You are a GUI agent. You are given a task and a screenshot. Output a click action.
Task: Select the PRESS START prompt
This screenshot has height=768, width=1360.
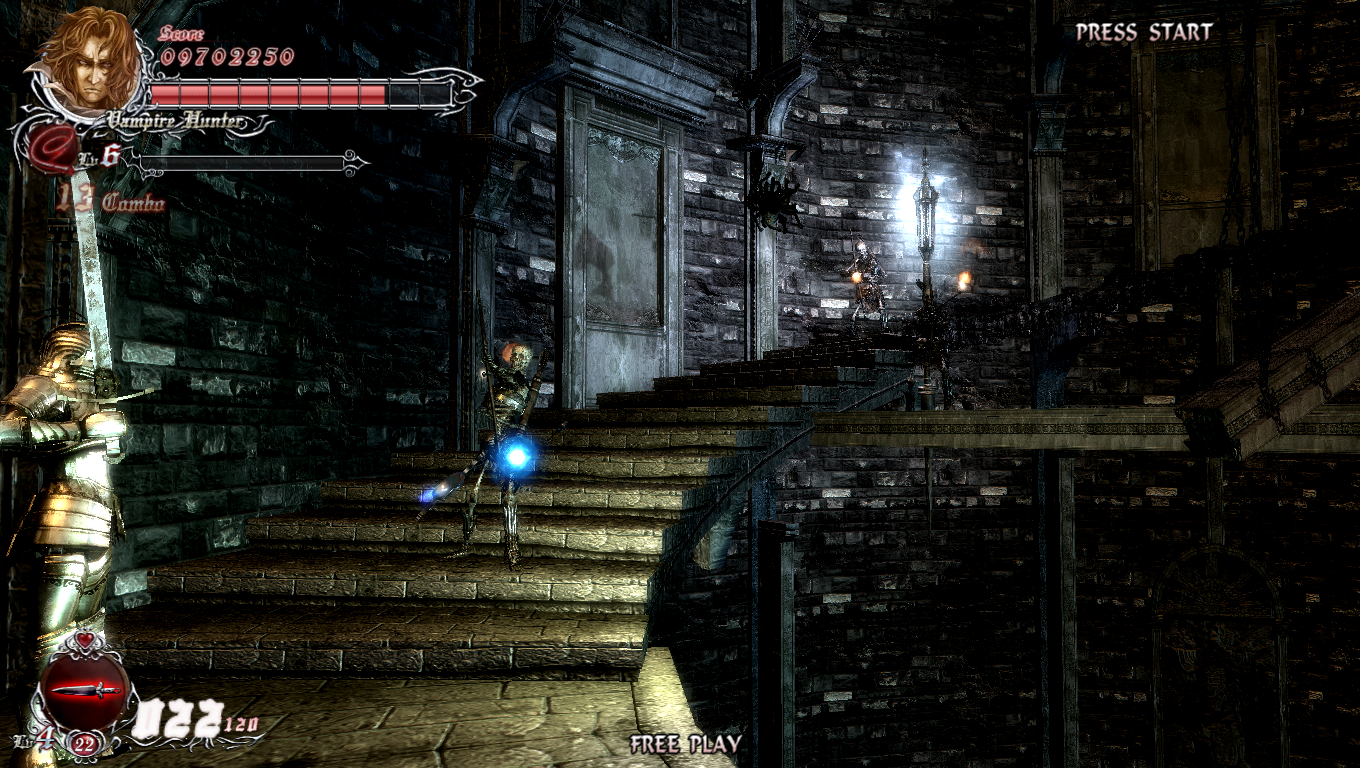pos(1143,31)
